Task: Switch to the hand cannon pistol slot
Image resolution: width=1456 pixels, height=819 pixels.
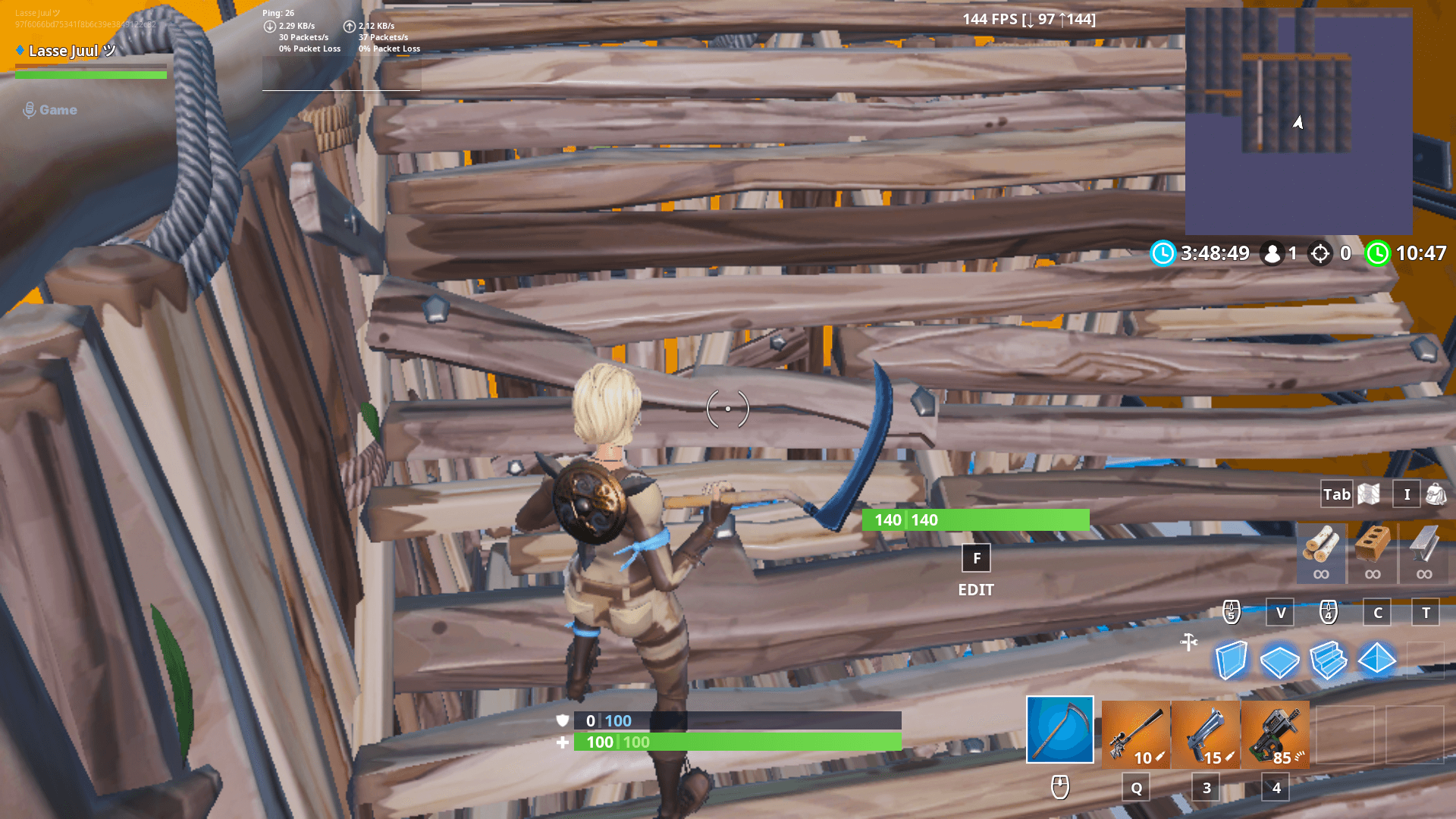Action: pos(1205,734)
